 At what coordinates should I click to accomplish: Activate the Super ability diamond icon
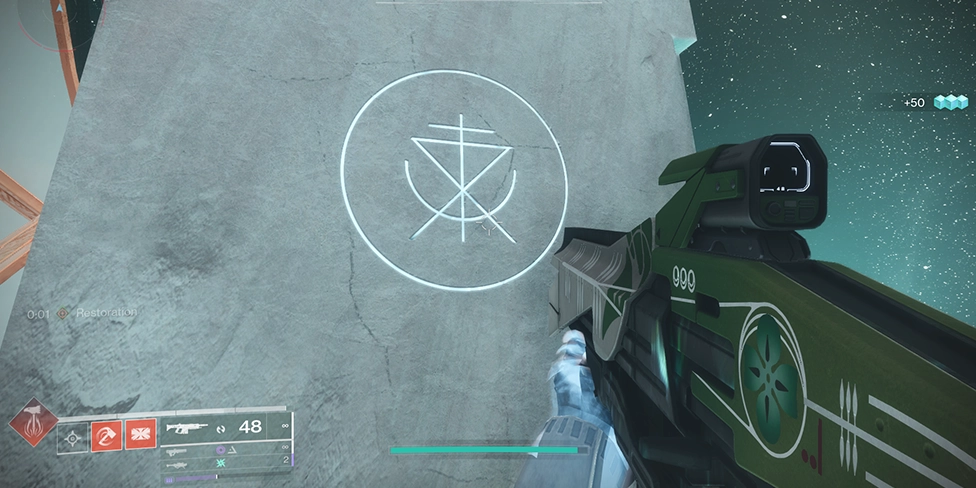(33, 423)
